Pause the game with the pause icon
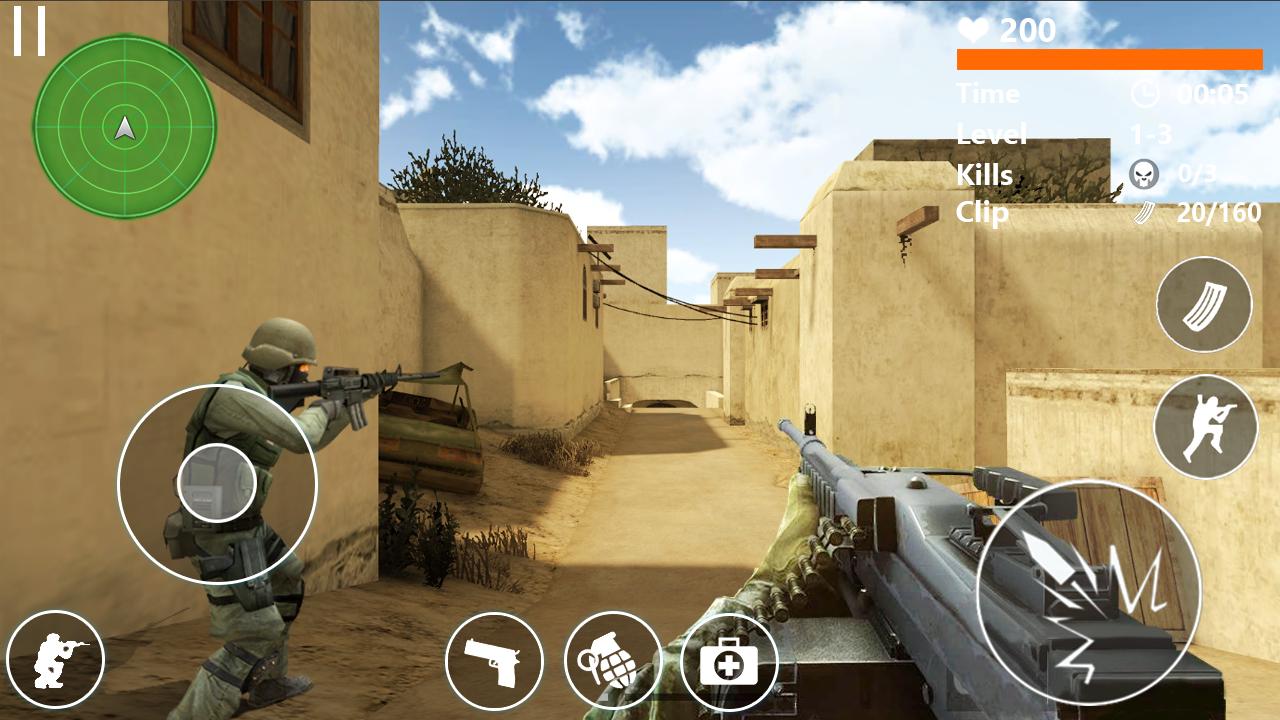The image size is (1280, 720). tap(30, 31)
